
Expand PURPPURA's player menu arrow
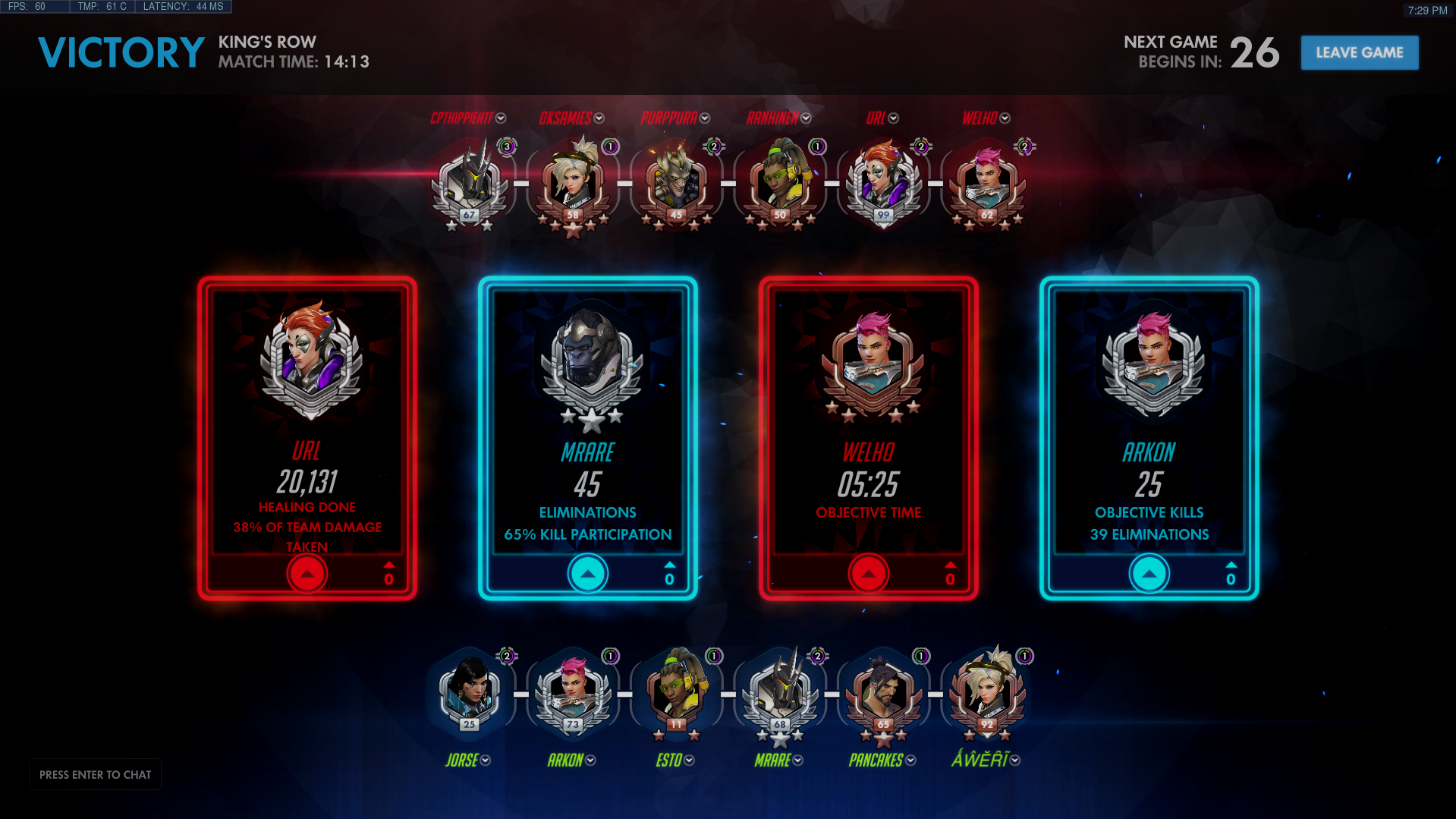tap(705, 118)
